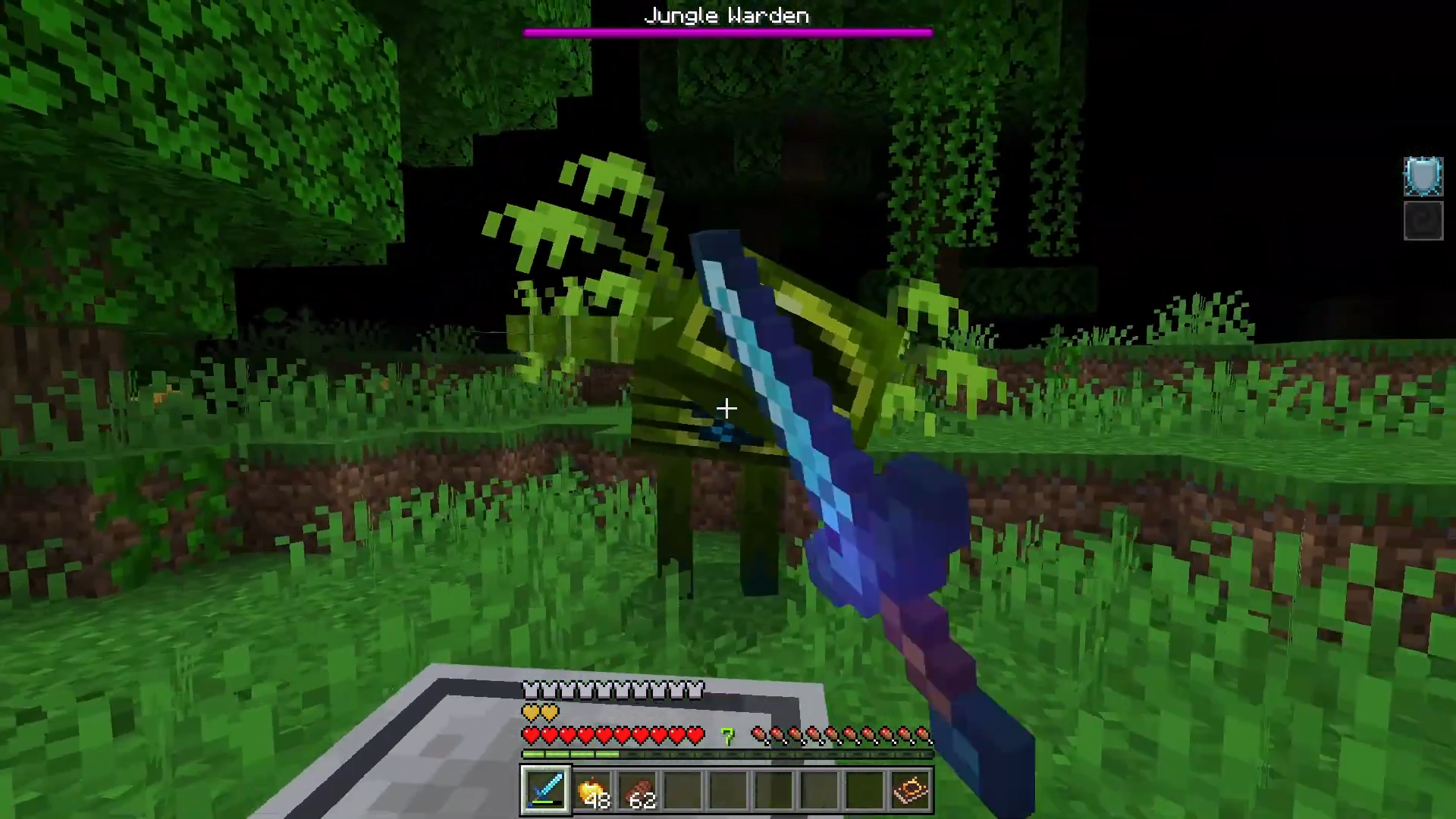This screenshot has height=819, width=1456.
Task: Select the diamond sword hotbar slot
Action: pyautogui.click(x=545, y=790)
